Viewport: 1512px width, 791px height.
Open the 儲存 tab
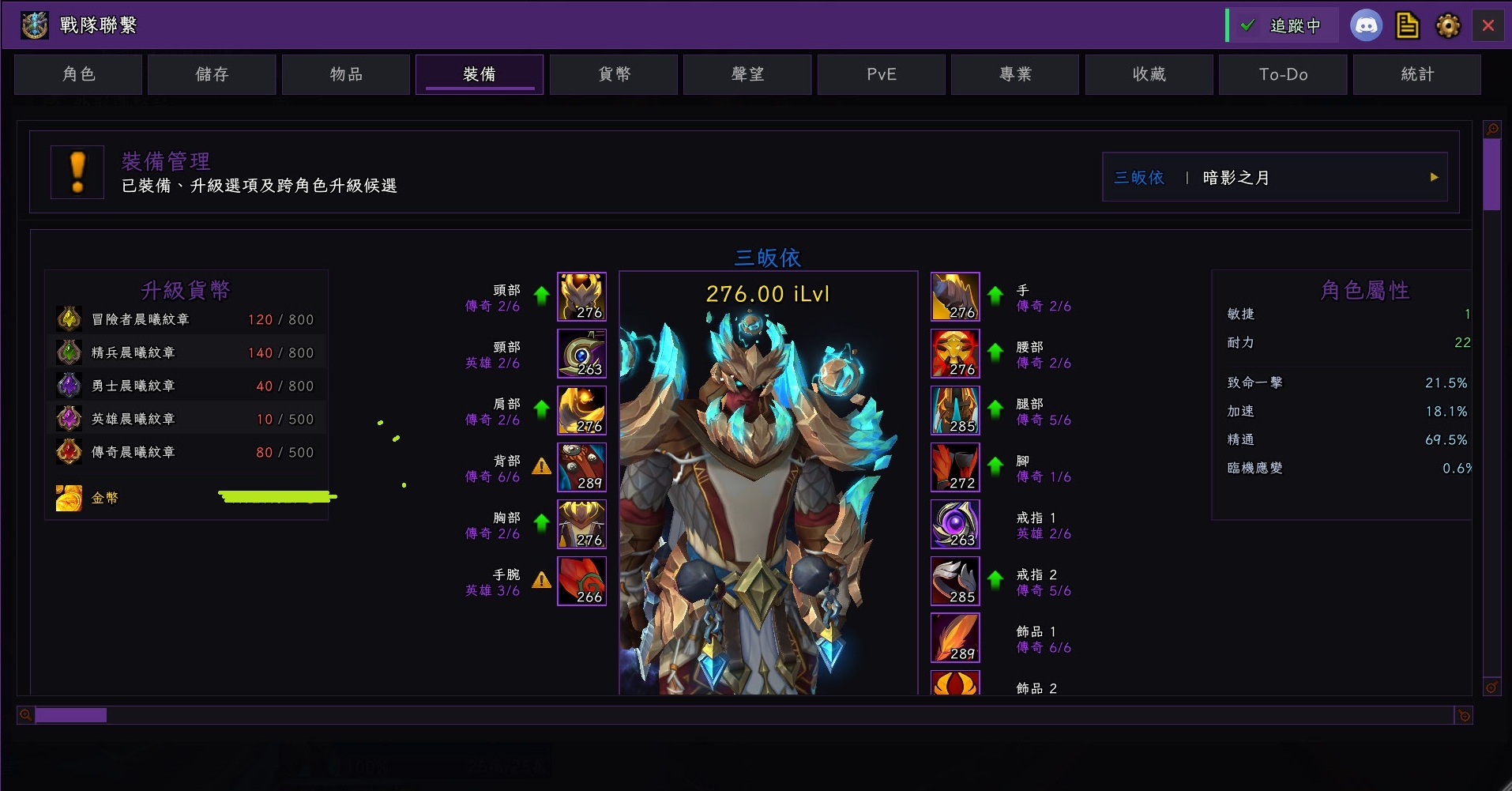click(x=212, y=74)
